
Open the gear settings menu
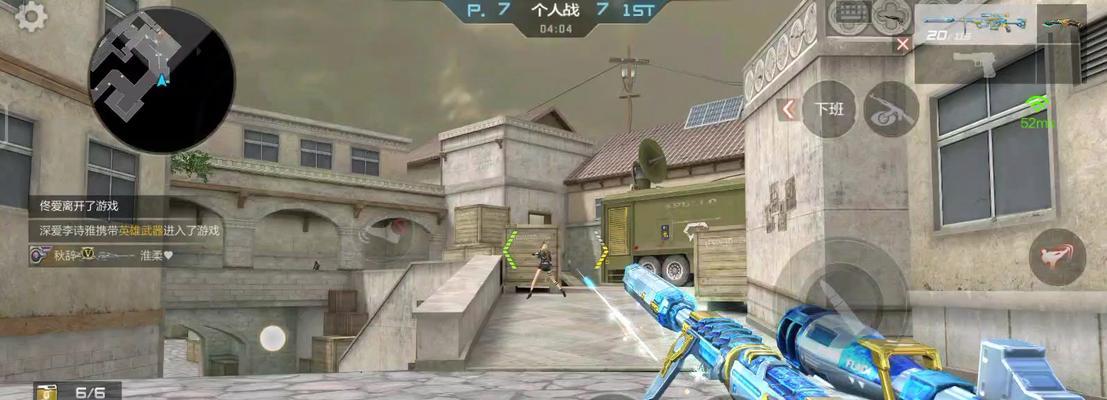[32, 16]
